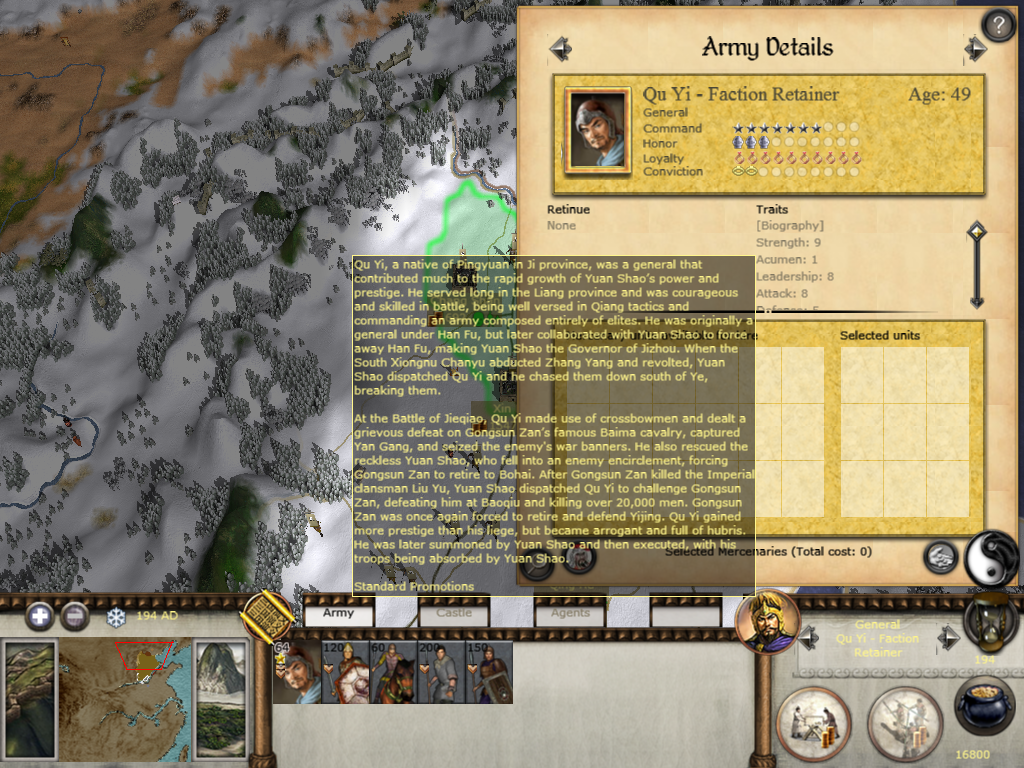Zoom in the minimap with plus button
This screenshot has width=1024, height=768.
pos(39,616)
